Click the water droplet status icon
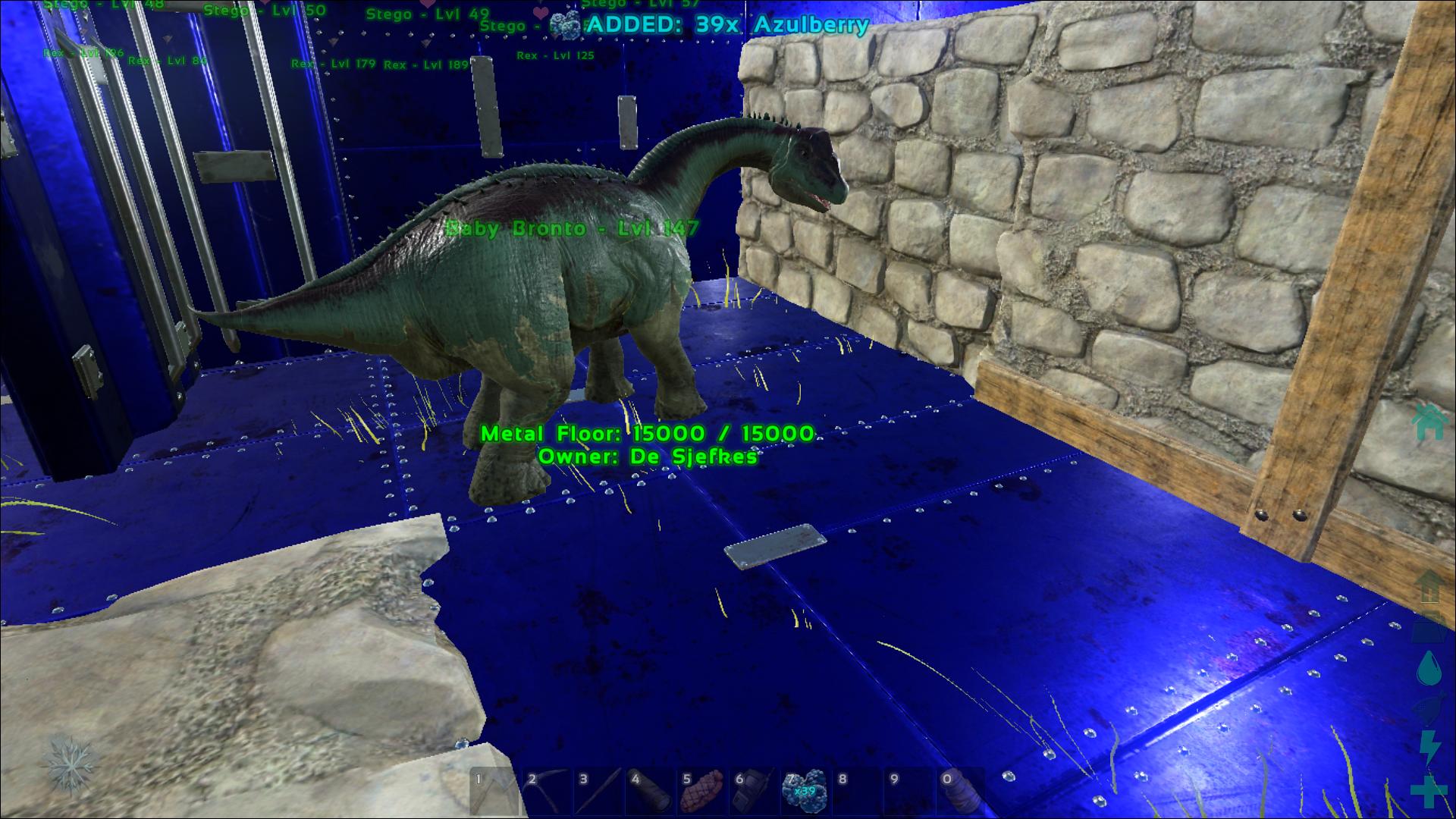1456x819 pixels. click(1428, 668)
